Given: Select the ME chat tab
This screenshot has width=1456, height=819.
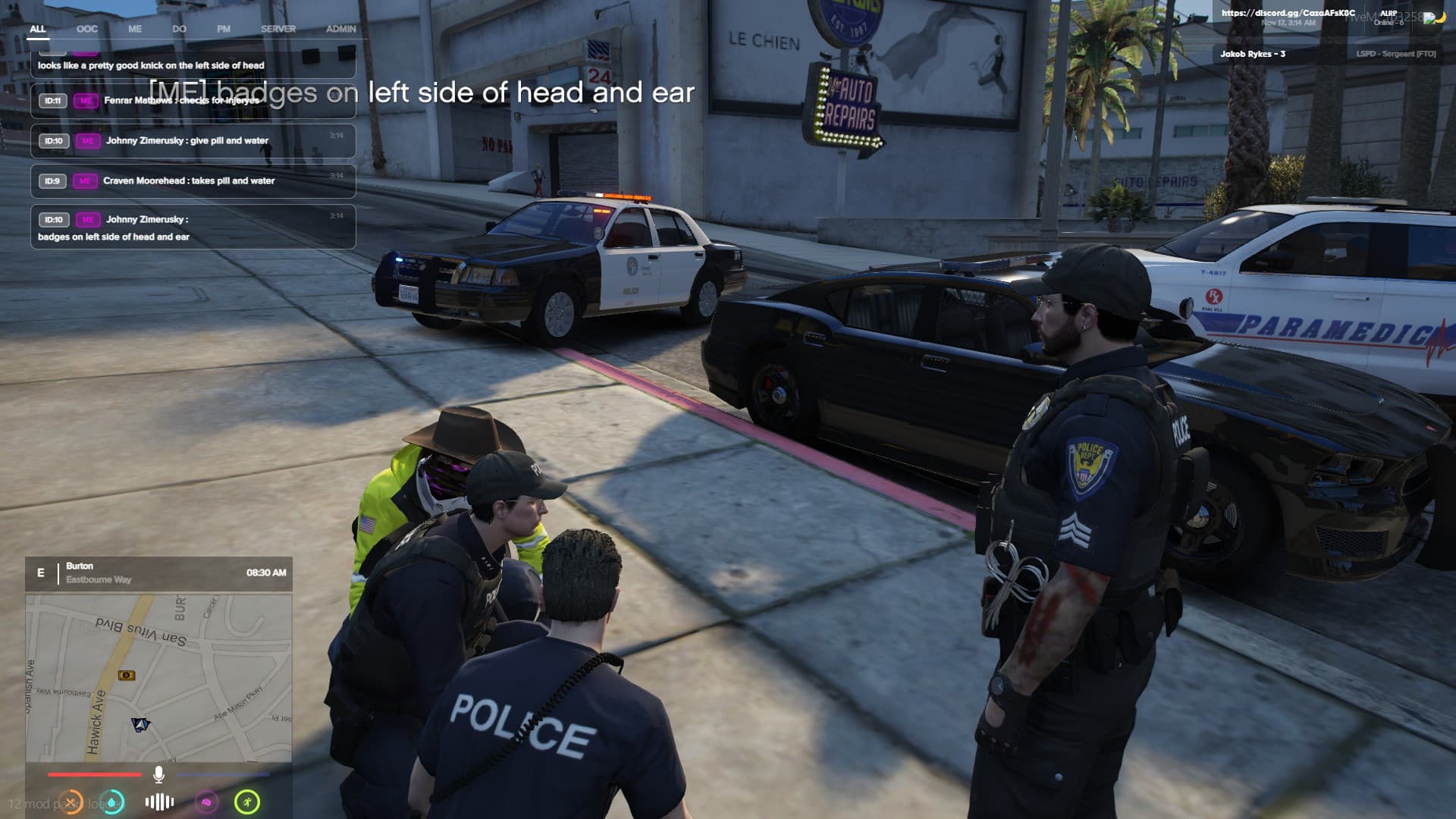Looking at the screenshot, I should click(135, 29).
